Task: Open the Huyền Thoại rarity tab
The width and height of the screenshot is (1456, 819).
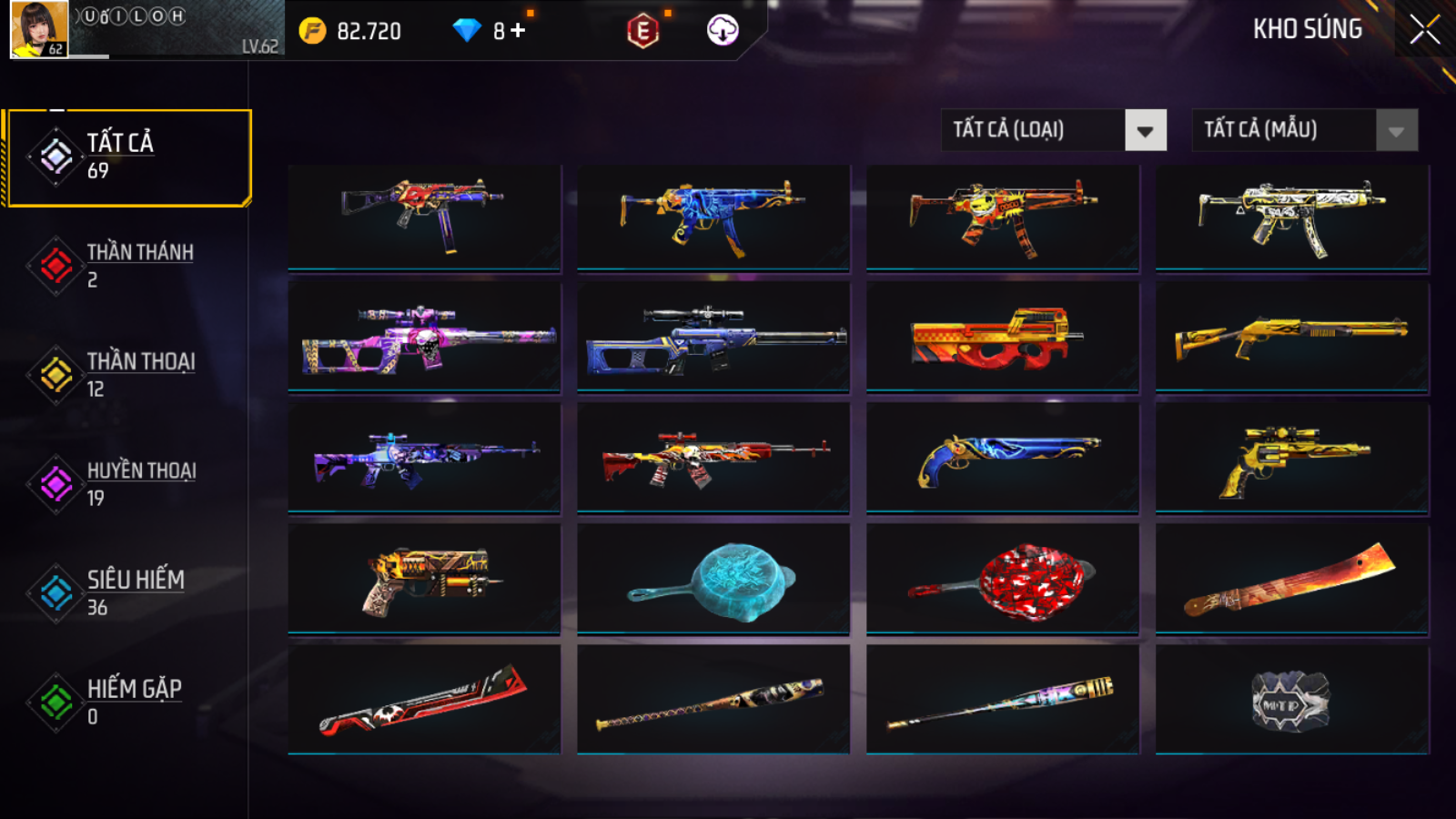Action: click(x=129, y=484)
